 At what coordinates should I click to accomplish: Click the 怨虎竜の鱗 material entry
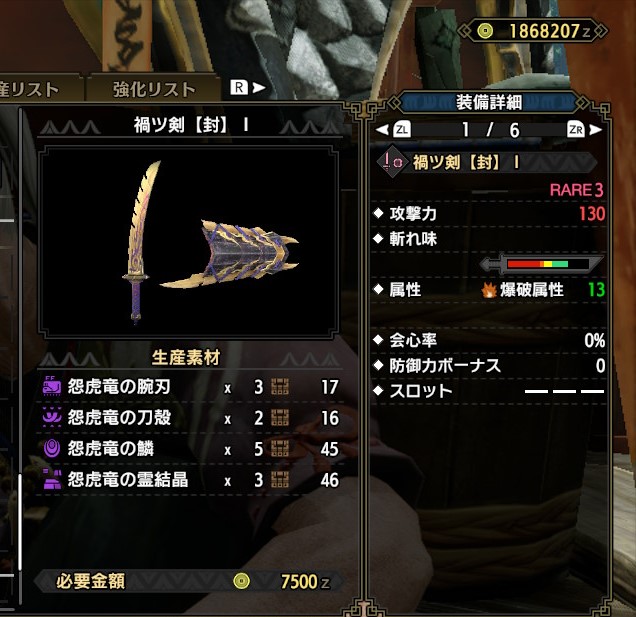point(190,449)
